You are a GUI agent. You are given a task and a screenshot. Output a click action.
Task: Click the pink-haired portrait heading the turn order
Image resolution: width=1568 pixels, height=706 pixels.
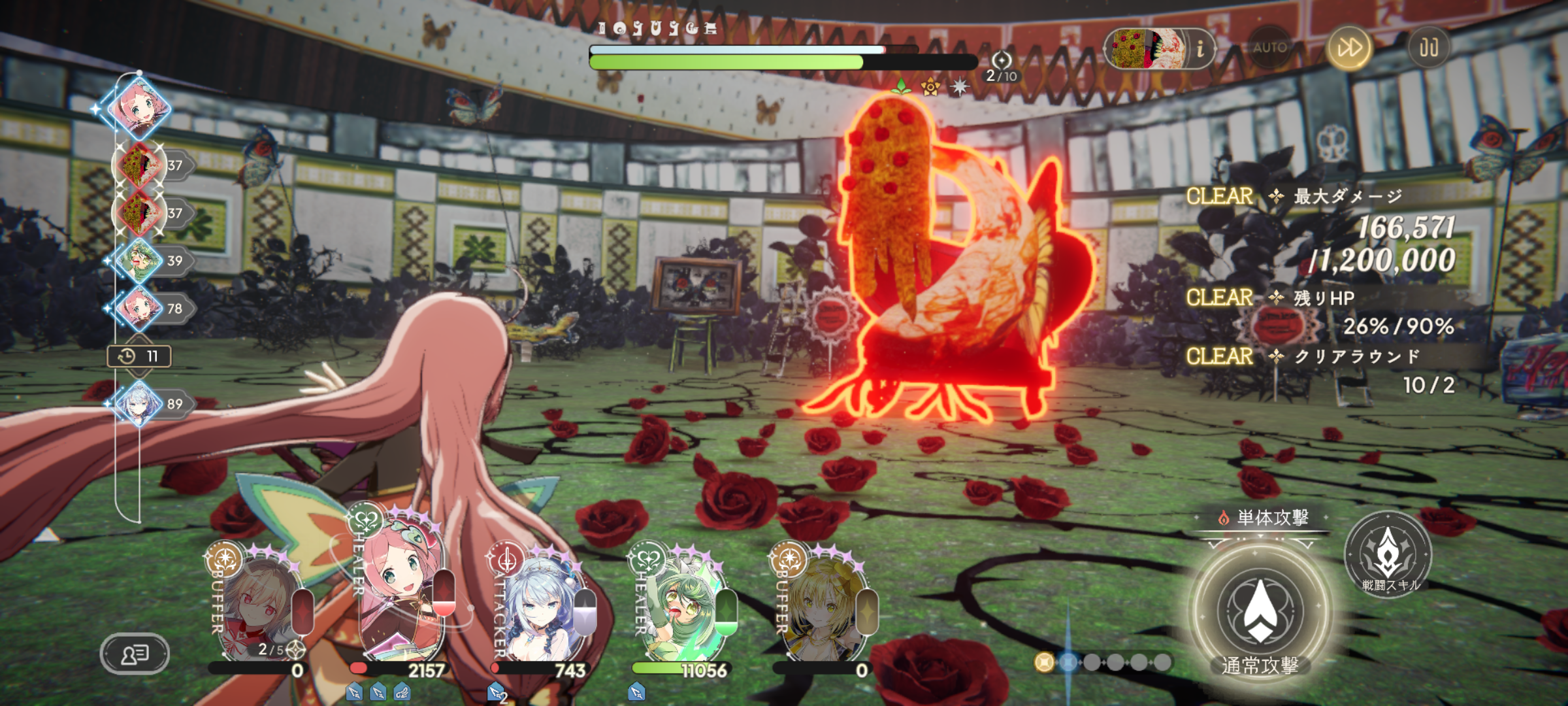[139, 107]
